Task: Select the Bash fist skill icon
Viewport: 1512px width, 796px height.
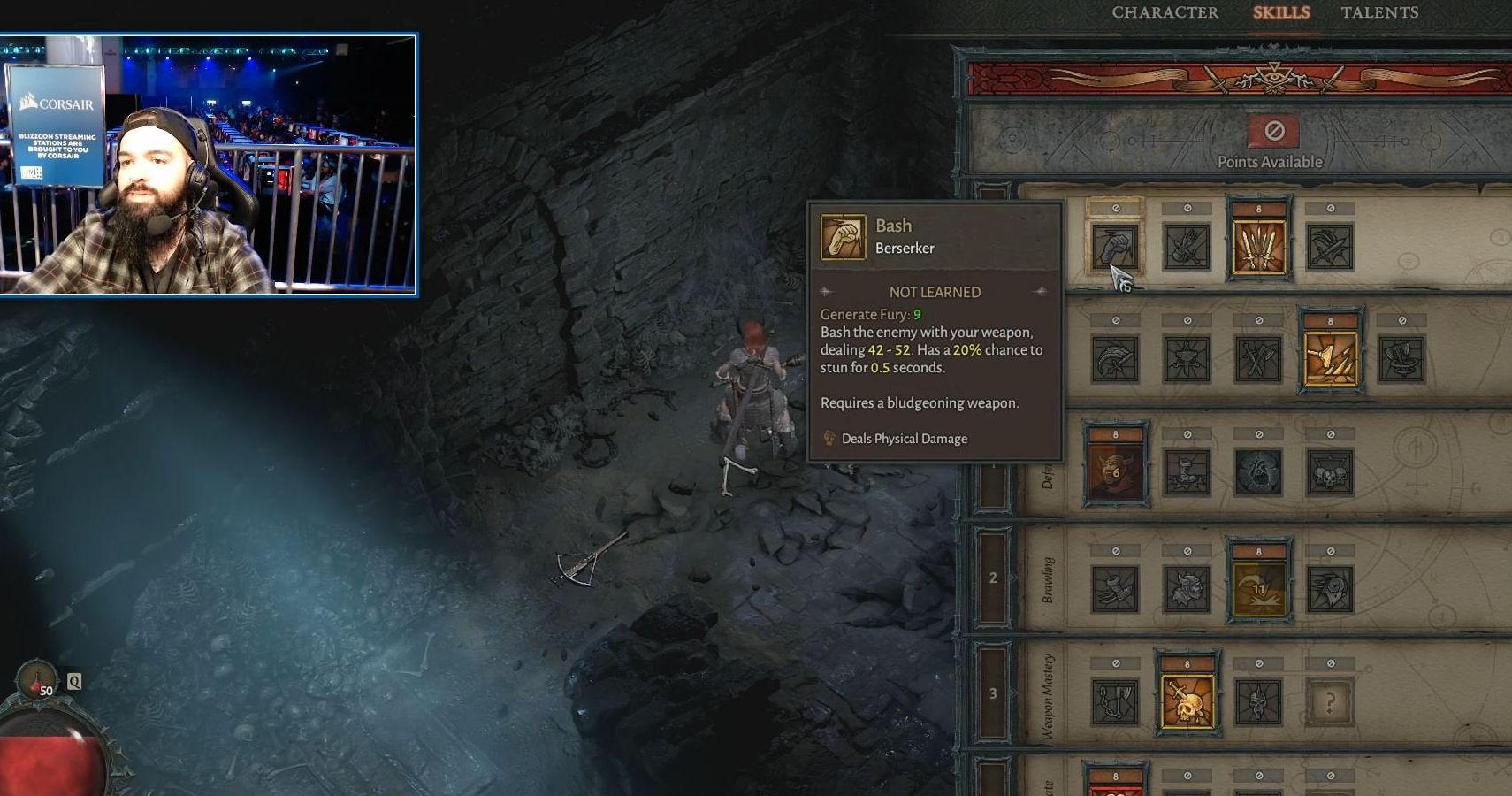Action: pyautogui.click(x=1115, y=247)
